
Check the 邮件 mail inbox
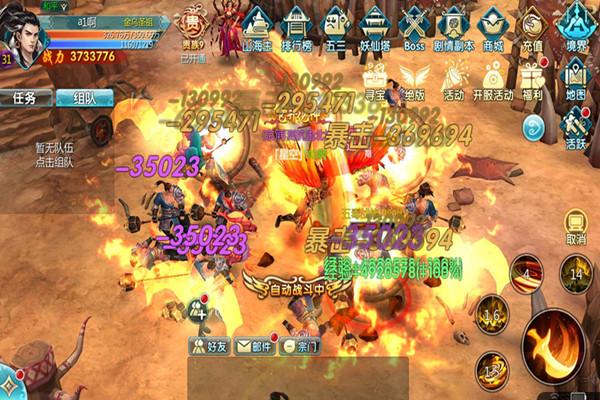pos(253,346)
